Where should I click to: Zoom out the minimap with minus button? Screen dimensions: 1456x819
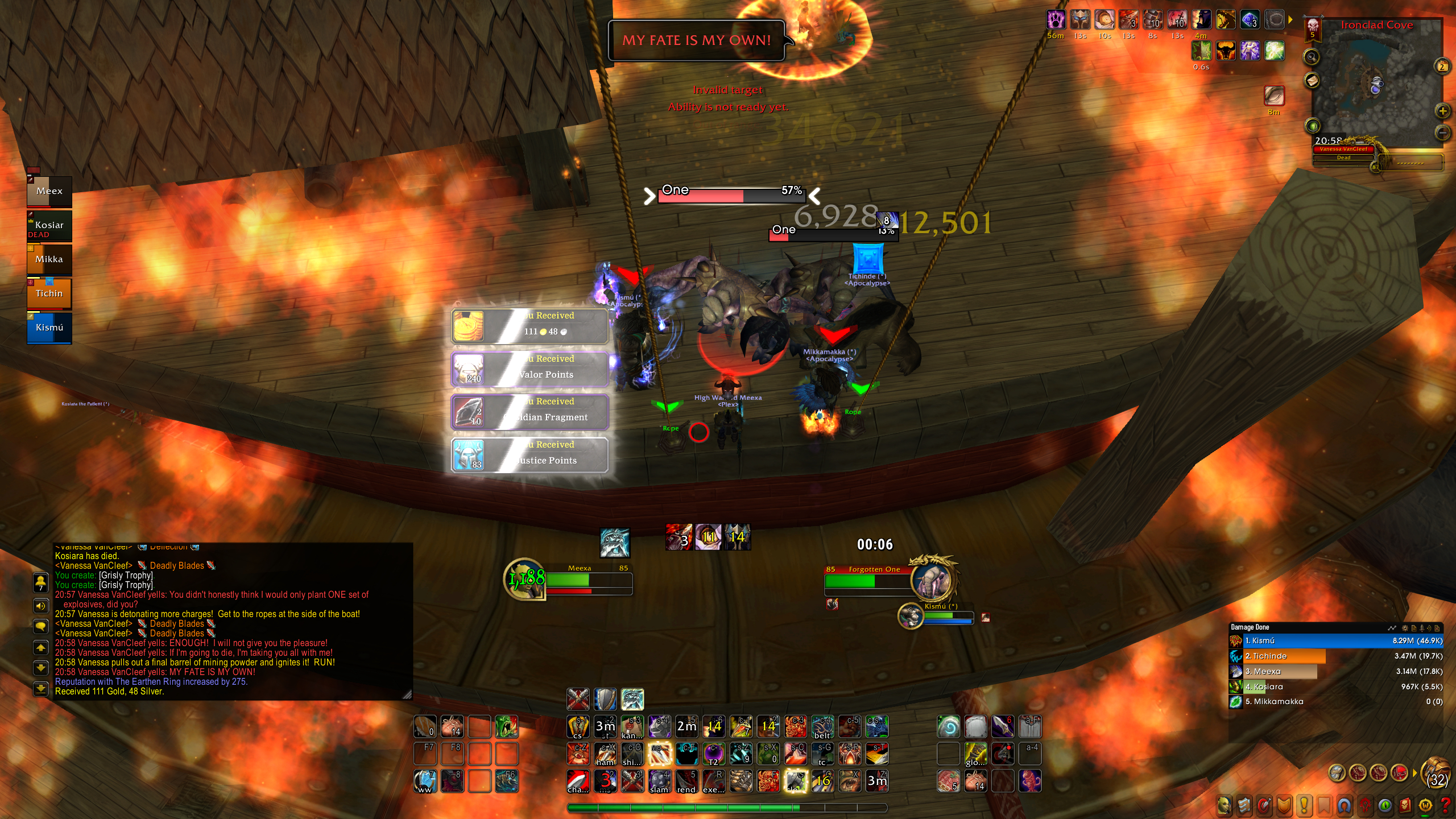tap(1442, 133)
